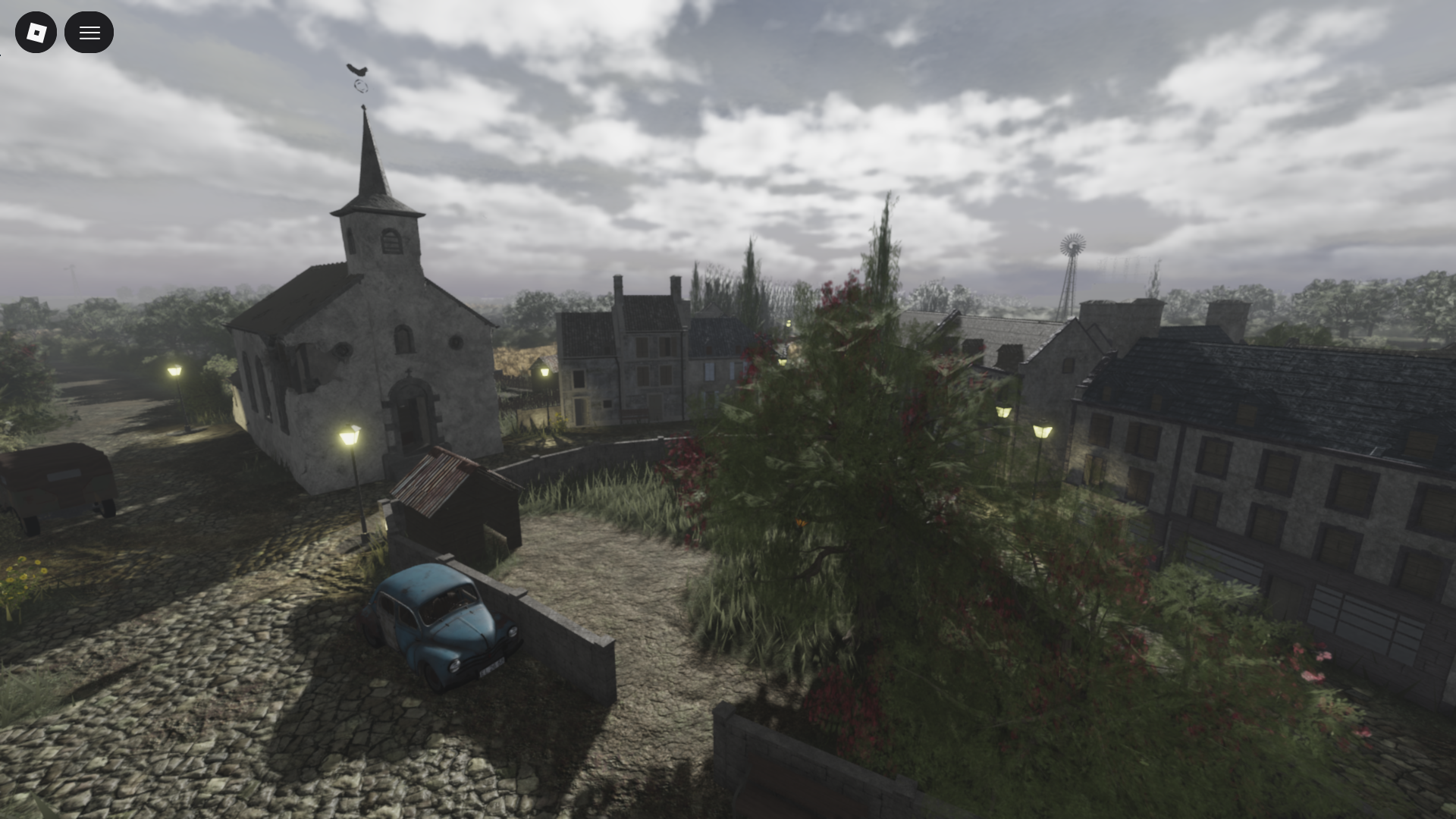Select the car's license plate
The width and height of the screenshot is (1456, 819).
[x=492, y=667]
